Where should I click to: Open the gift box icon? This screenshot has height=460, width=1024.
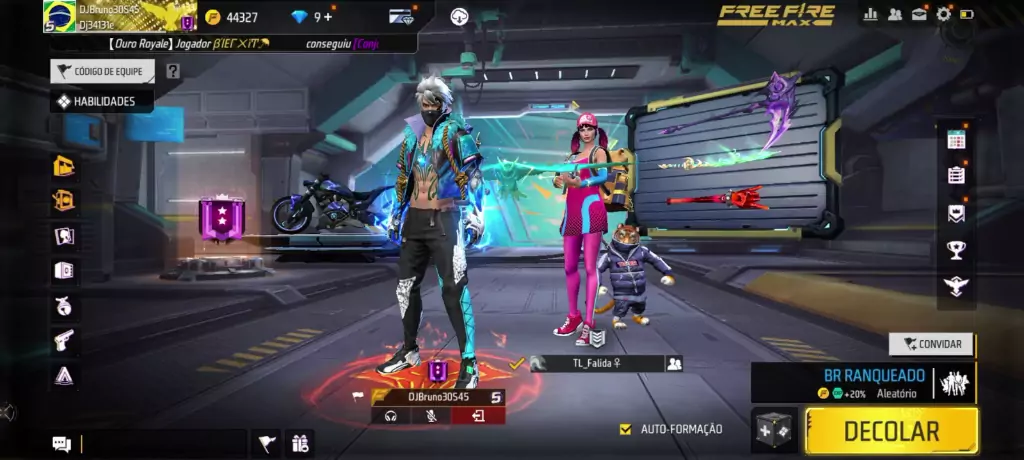[299, 444]
